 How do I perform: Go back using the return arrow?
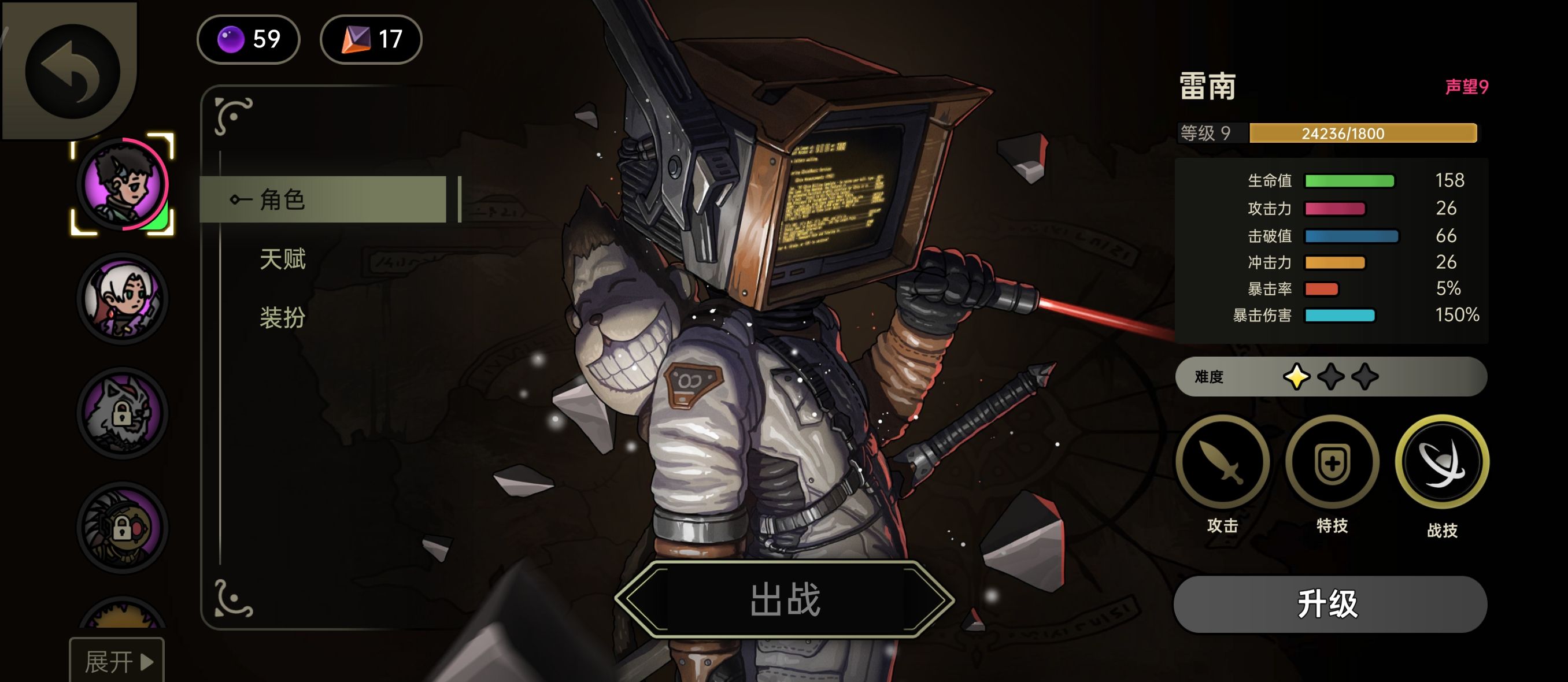pyautogui.click(x=72, y=71)
